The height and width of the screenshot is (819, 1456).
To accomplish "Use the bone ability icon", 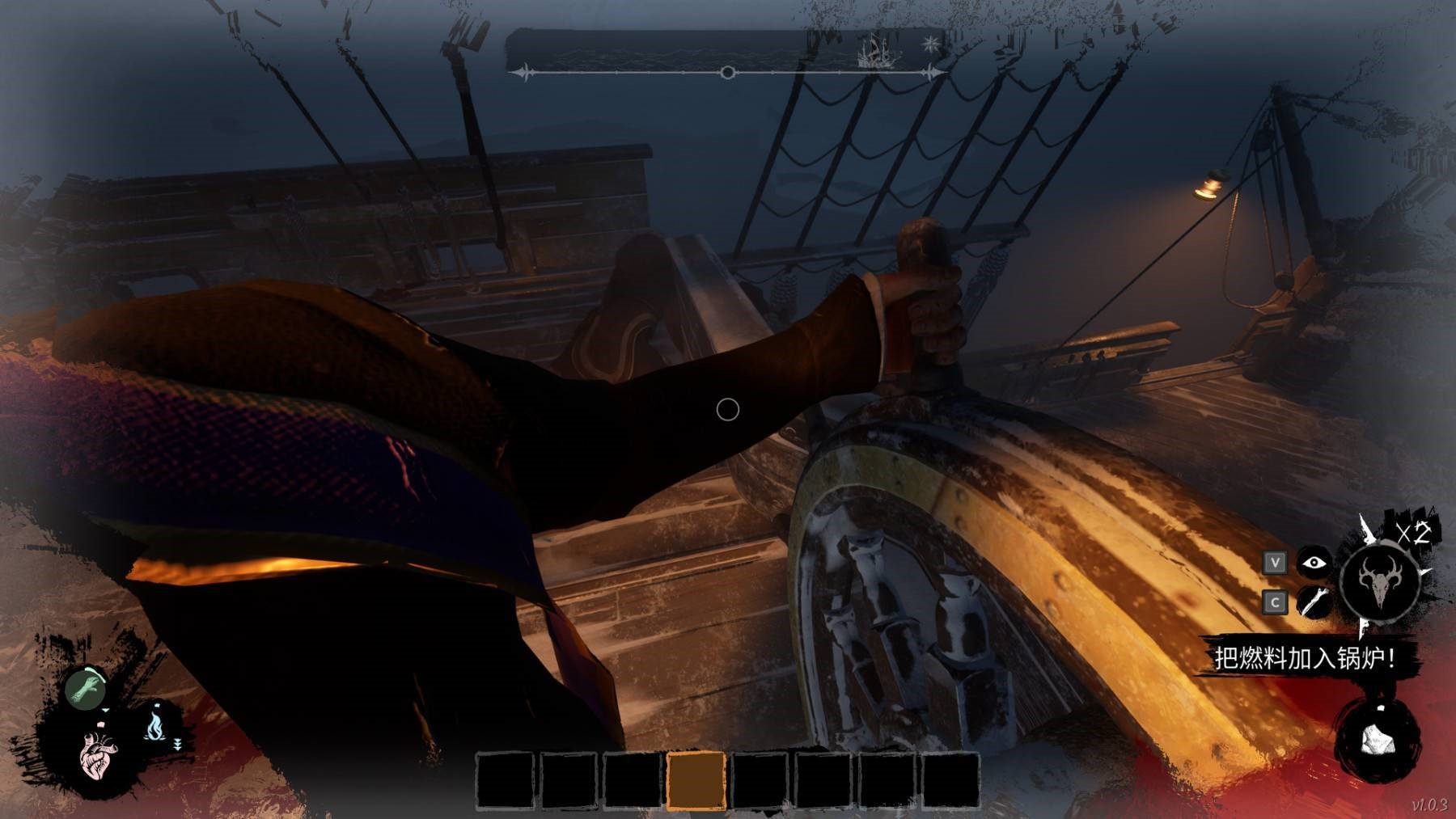I will [x=1314, y=602].
